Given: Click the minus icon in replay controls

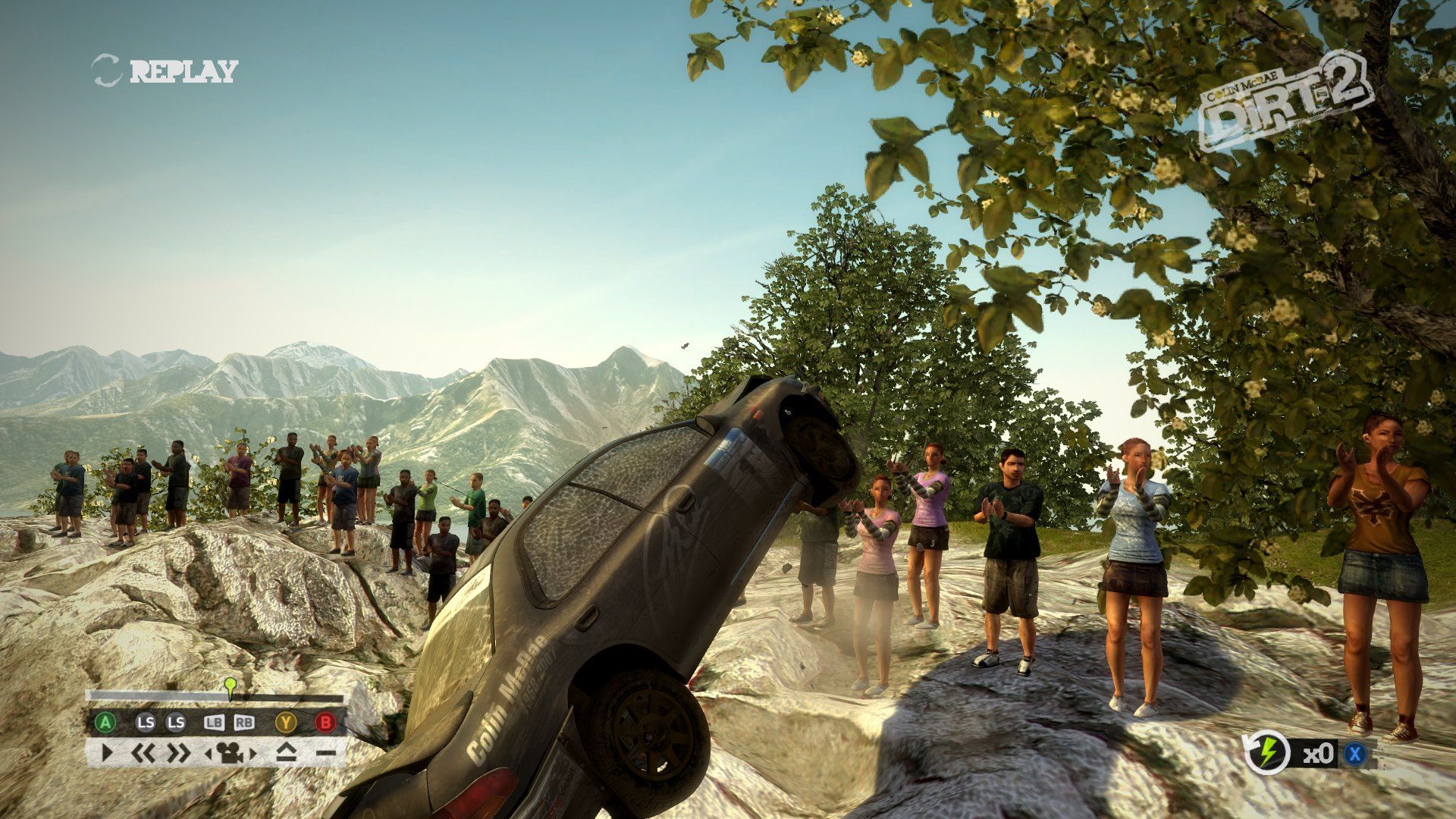Looking at the screenshot, I should click(x=325, y=753).
